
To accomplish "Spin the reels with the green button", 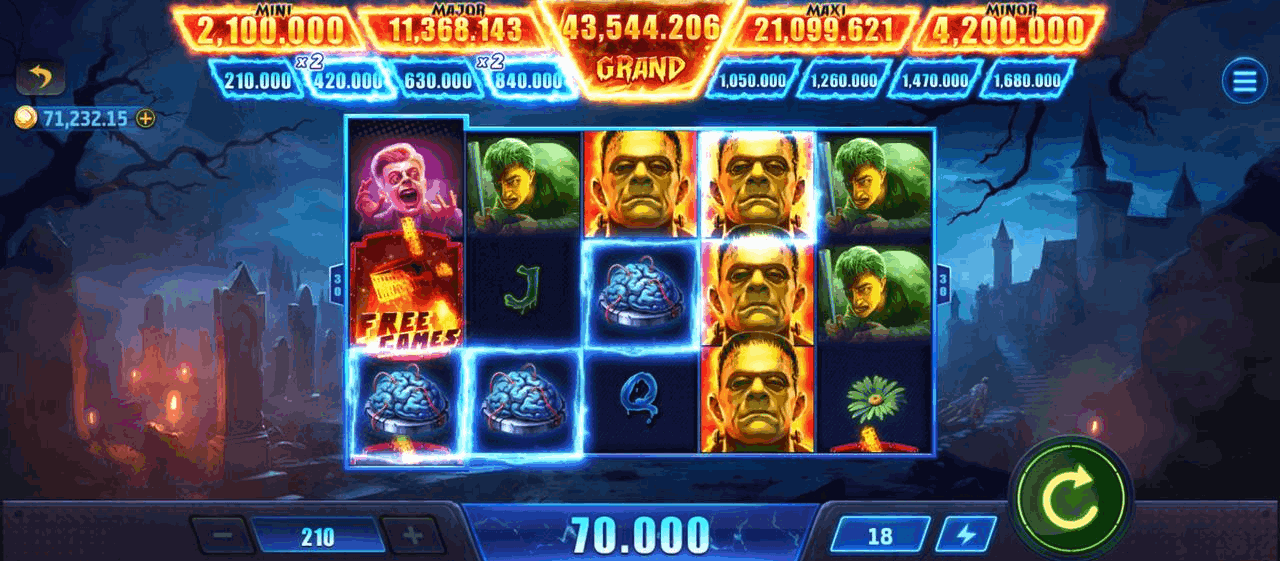I will coord(1070,496).
